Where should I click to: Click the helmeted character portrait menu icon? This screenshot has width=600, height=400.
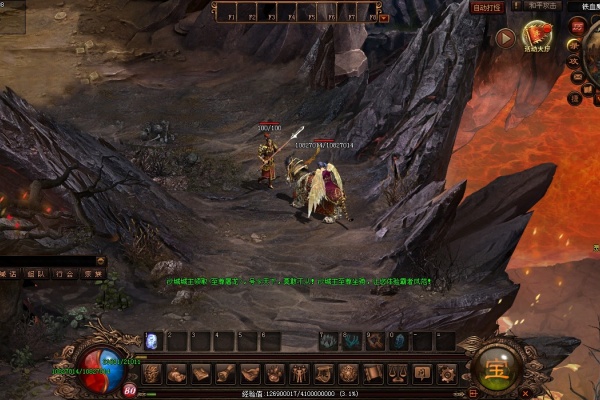(x=151, y=374)
